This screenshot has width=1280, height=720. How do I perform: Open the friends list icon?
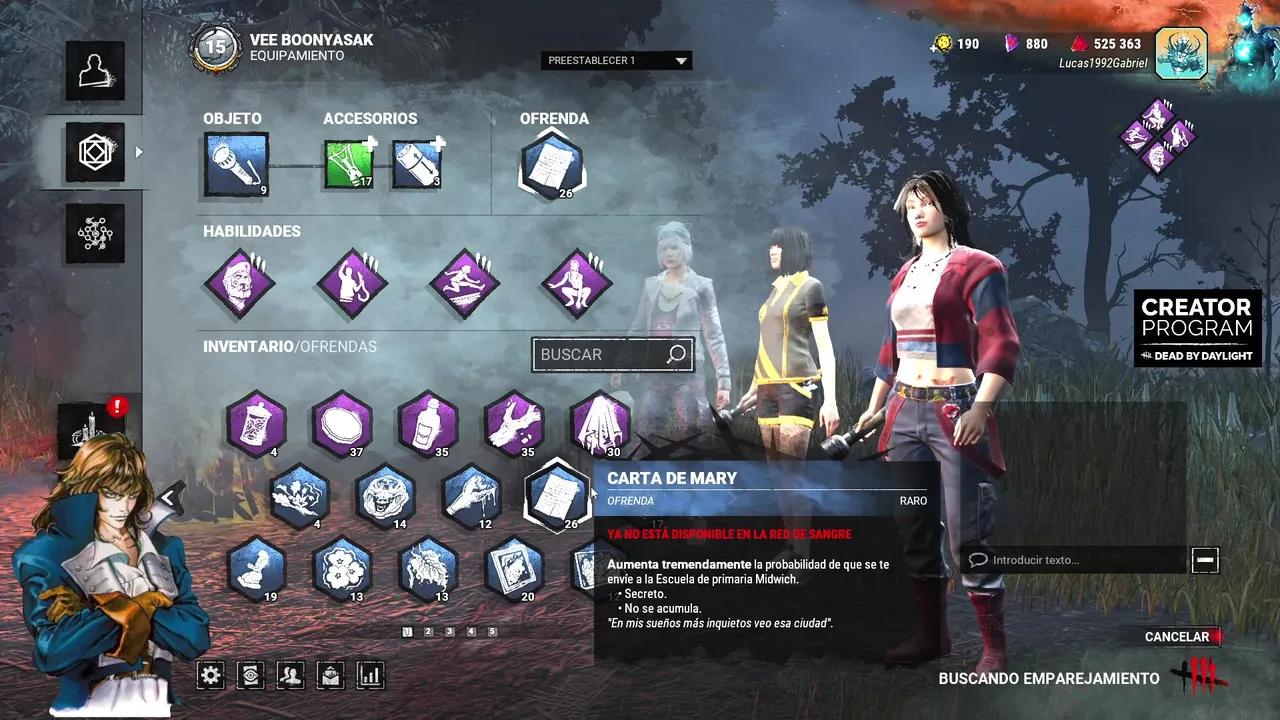coord(290,675)
